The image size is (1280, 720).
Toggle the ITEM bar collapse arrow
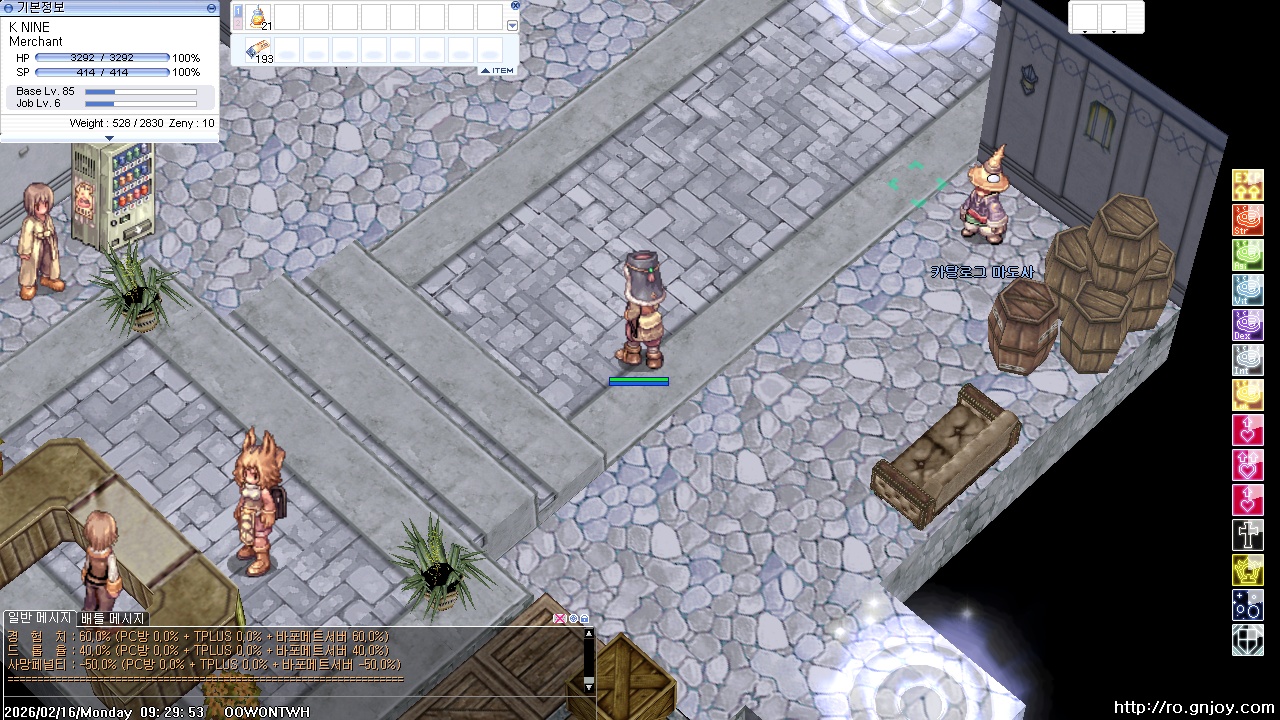click(x=485, y=70)
